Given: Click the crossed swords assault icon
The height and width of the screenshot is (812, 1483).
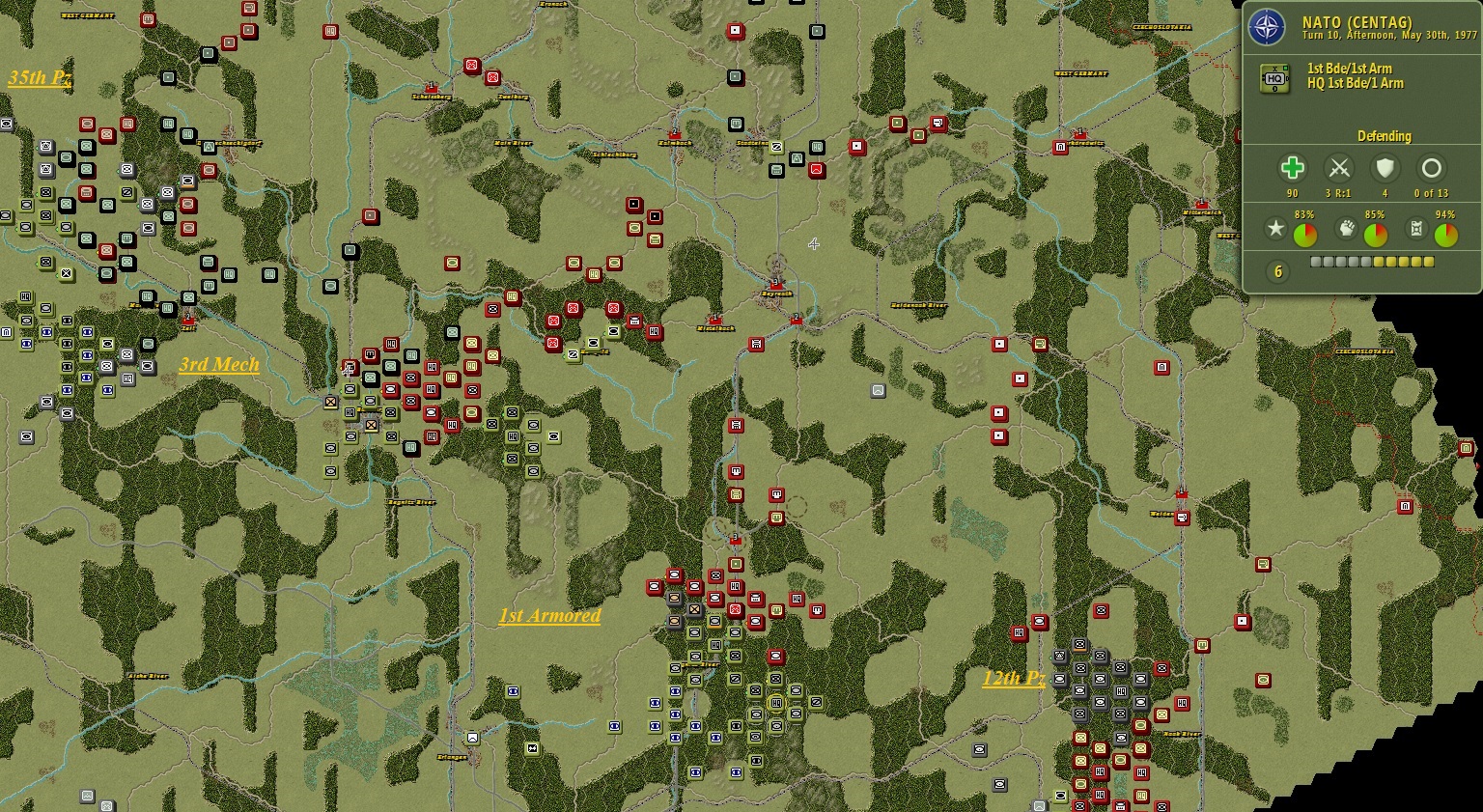Looking at the screenshot, I should pos(1339,166).
